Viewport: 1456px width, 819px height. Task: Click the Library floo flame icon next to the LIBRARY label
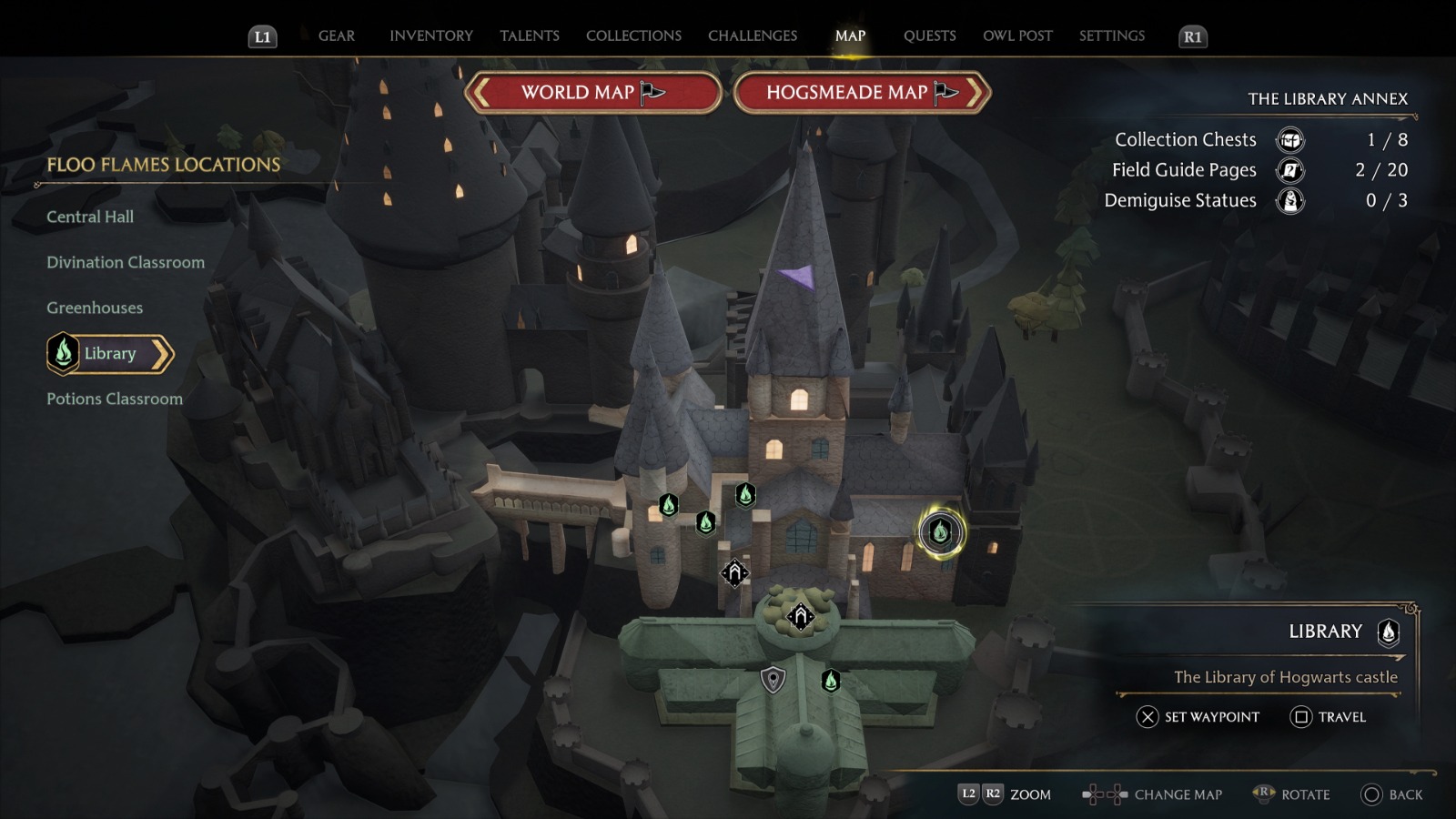[x=1387, y=634]
